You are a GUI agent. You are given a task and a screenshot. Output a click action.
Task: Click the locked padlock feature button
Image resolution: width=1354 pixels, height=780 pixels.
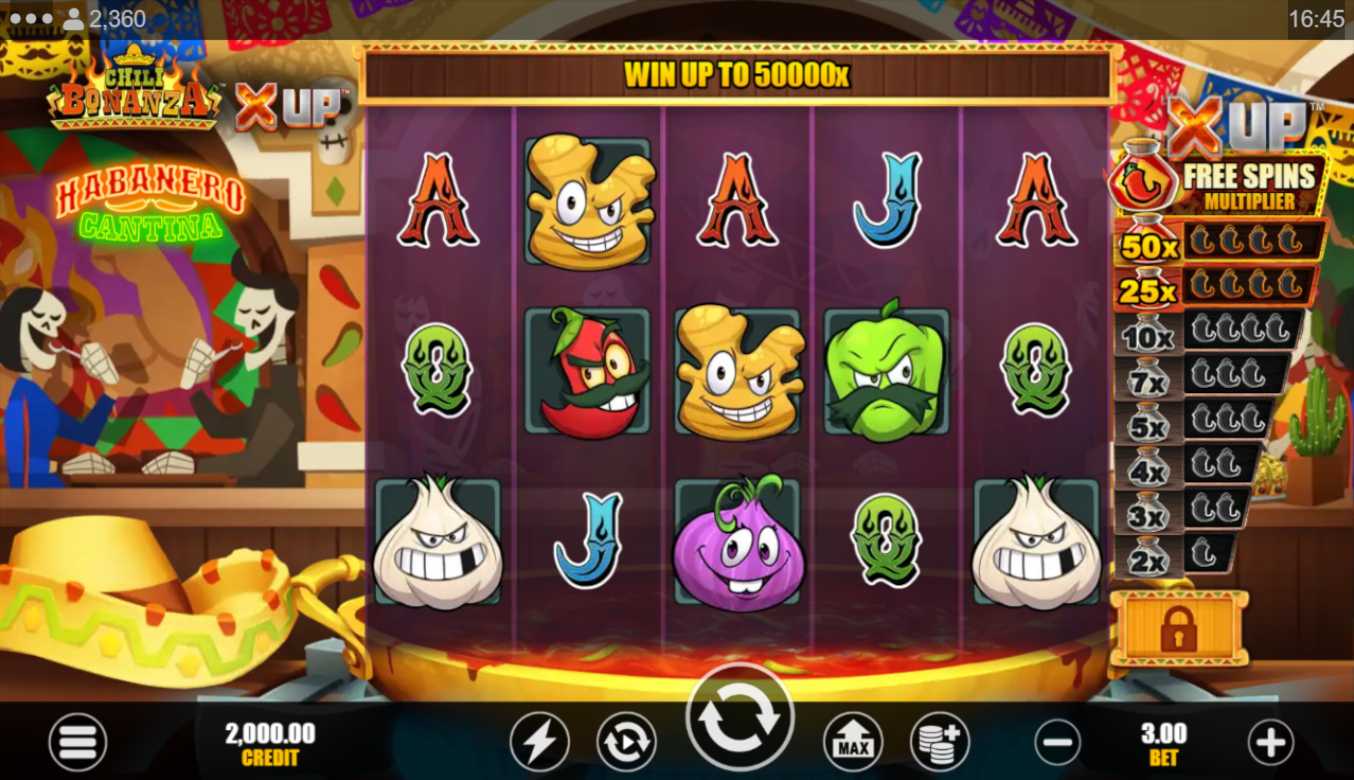(1180, 628)
